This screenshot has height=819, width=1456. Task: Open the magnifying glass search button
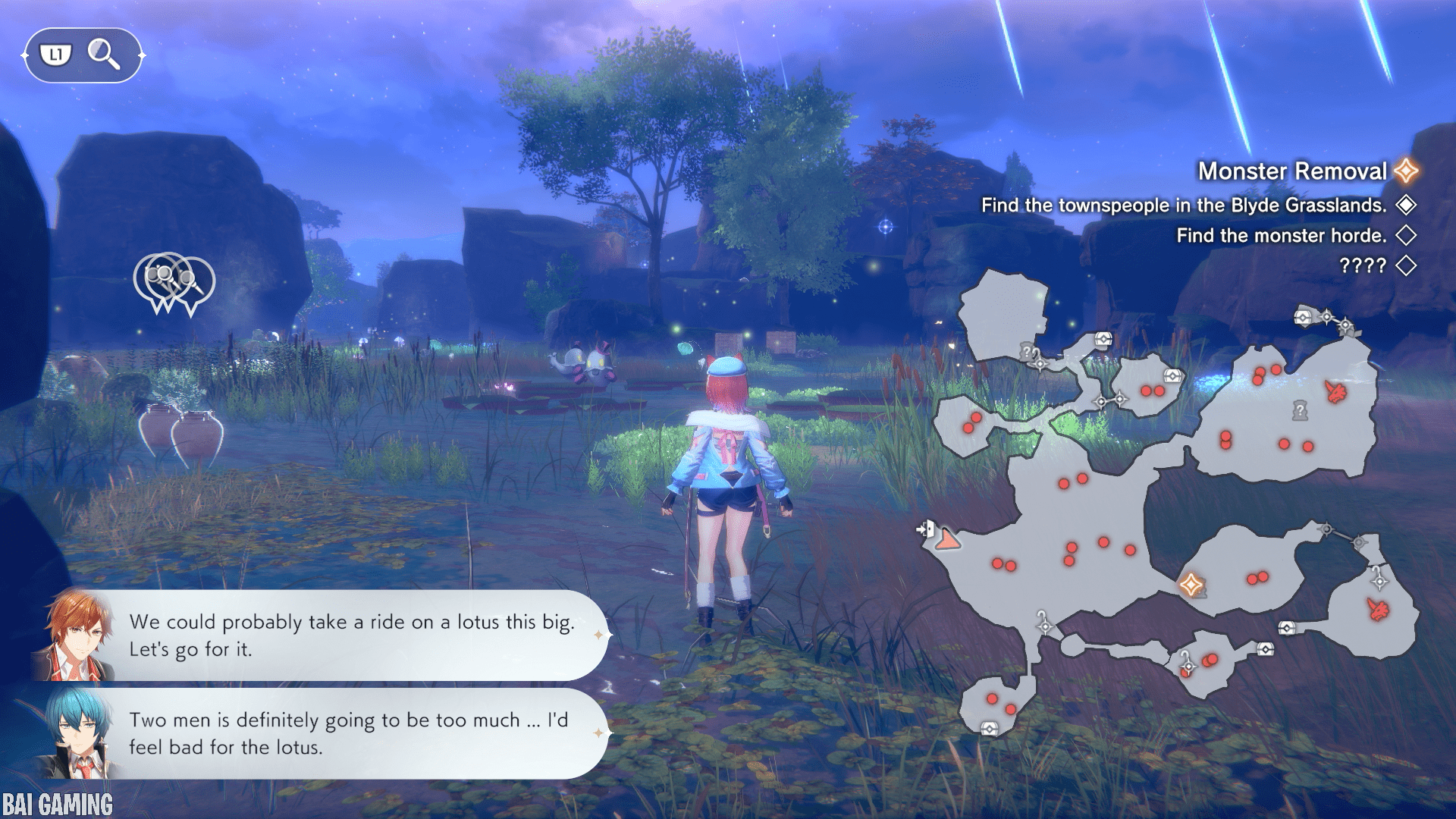pos(103,55)
